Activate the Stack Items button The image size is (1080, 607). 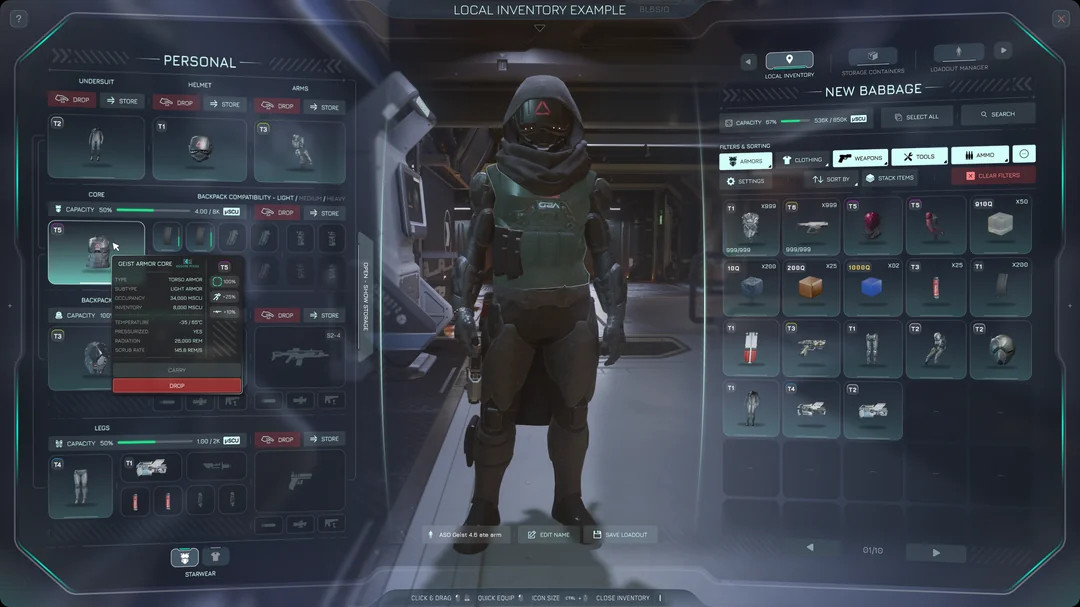point(889,178)
